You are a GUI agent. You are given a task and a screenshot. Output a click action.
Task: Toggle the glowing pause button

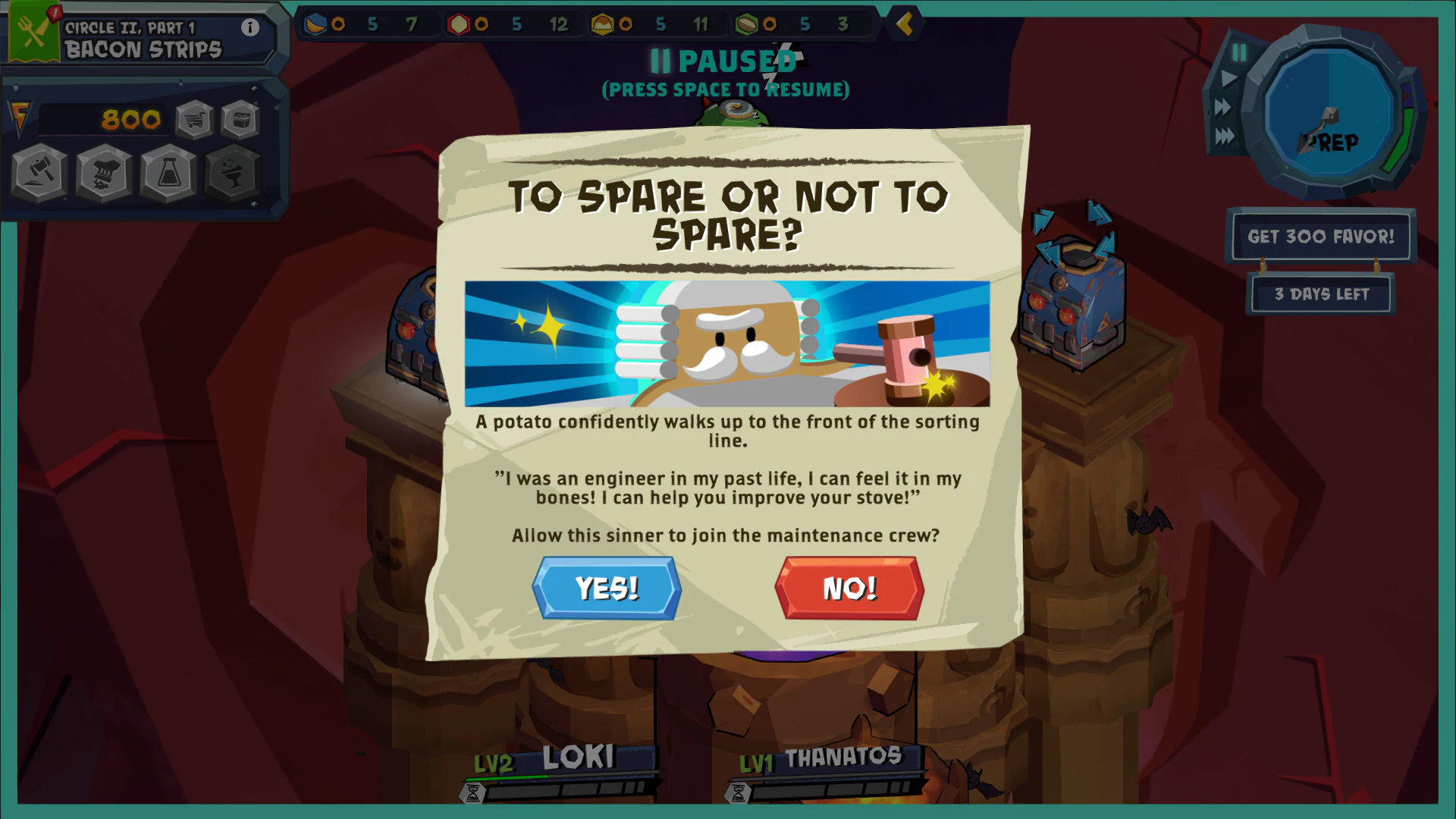point(1241,52)
